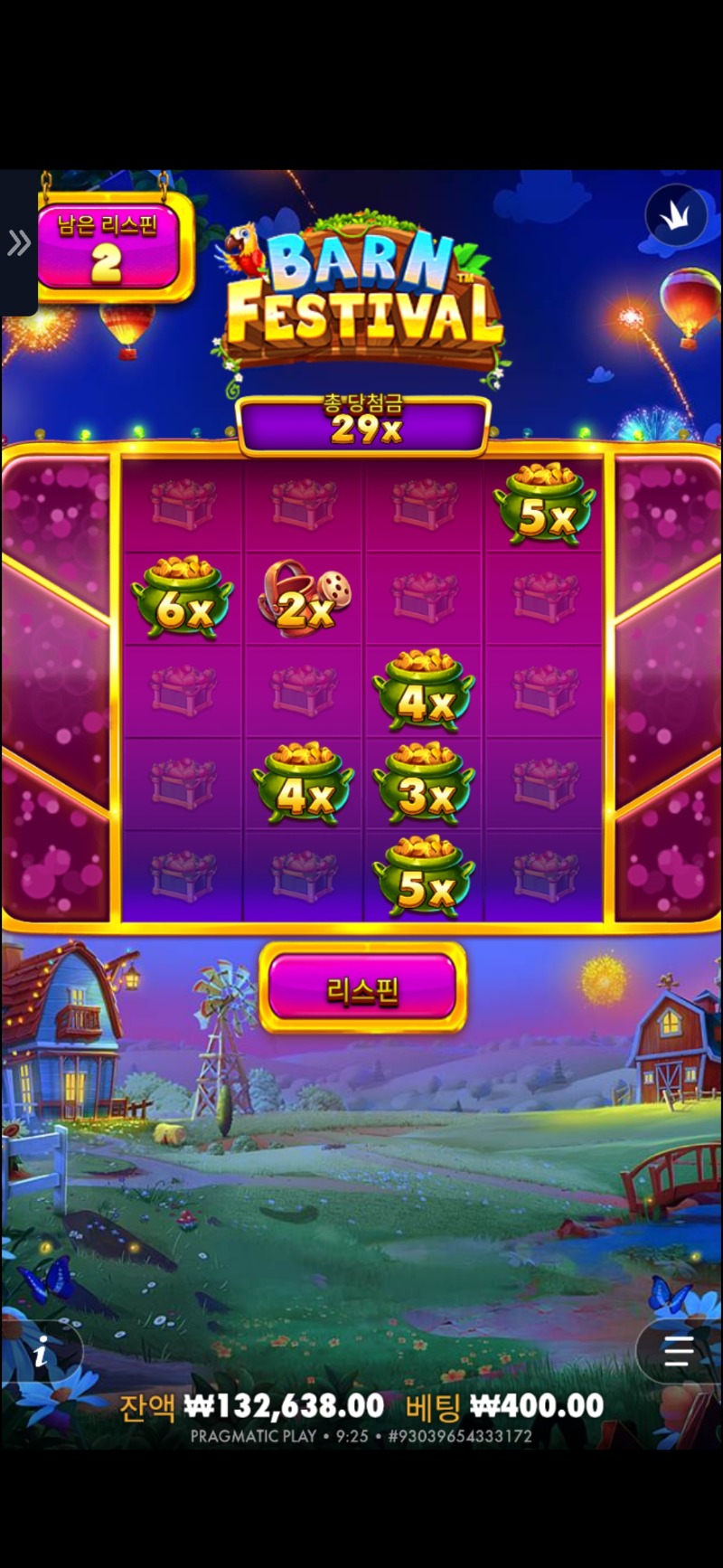This screenshot has width=723, height=1568.
Task: Click the pink 리스핀 respin button
Action: coord(362,988)
